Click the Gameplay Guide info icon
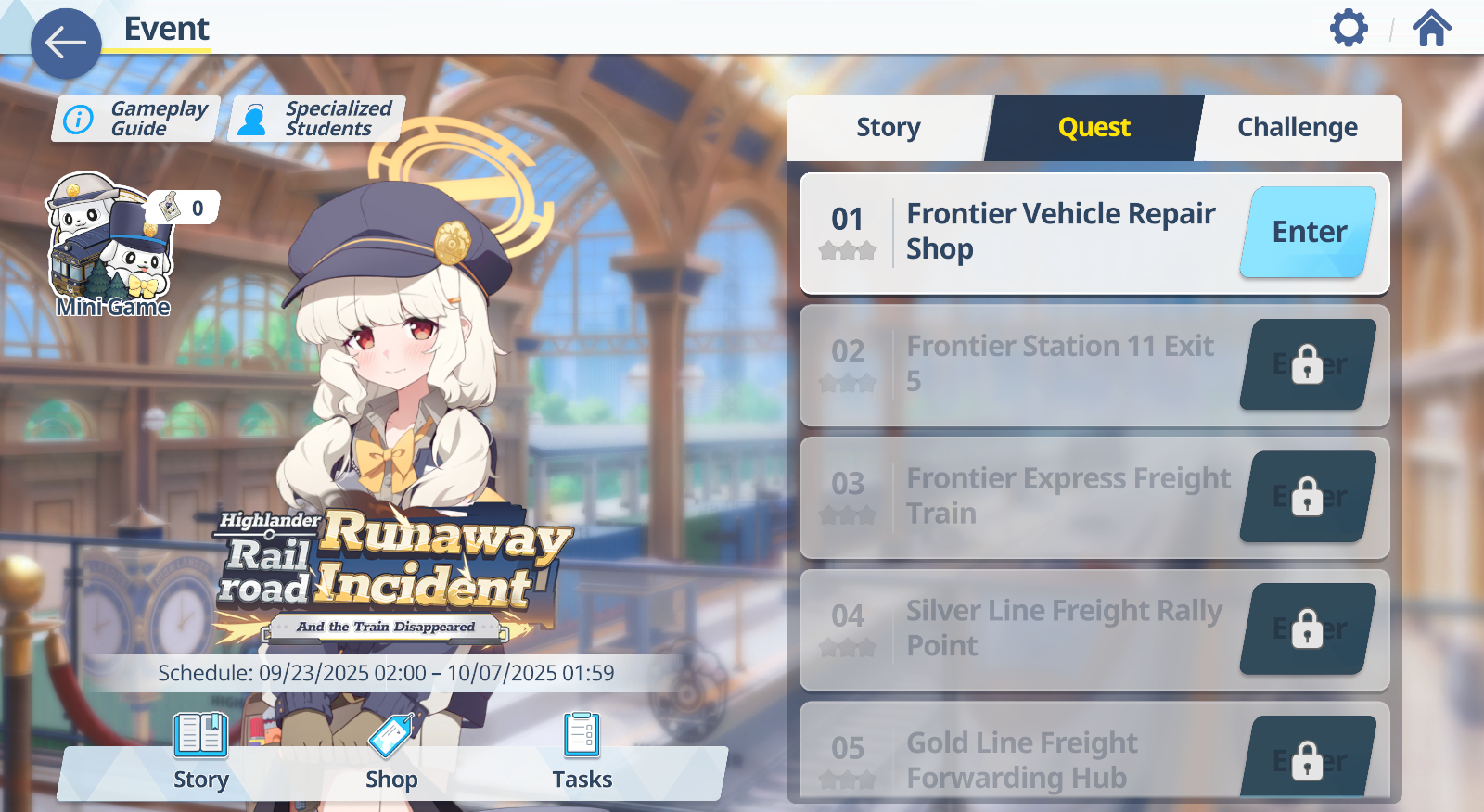Image resolution: width=1484 pixels, height=812 pixels. pos(78,118)
